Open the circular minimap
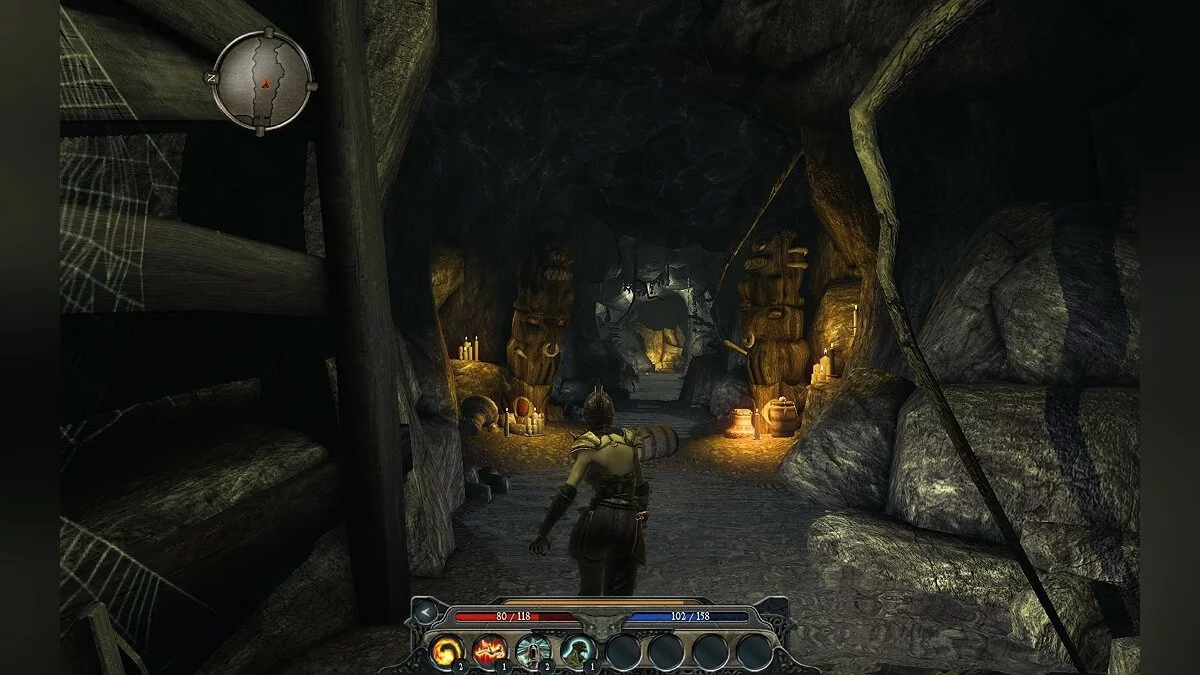1200x675 pixels. [263, 80]
